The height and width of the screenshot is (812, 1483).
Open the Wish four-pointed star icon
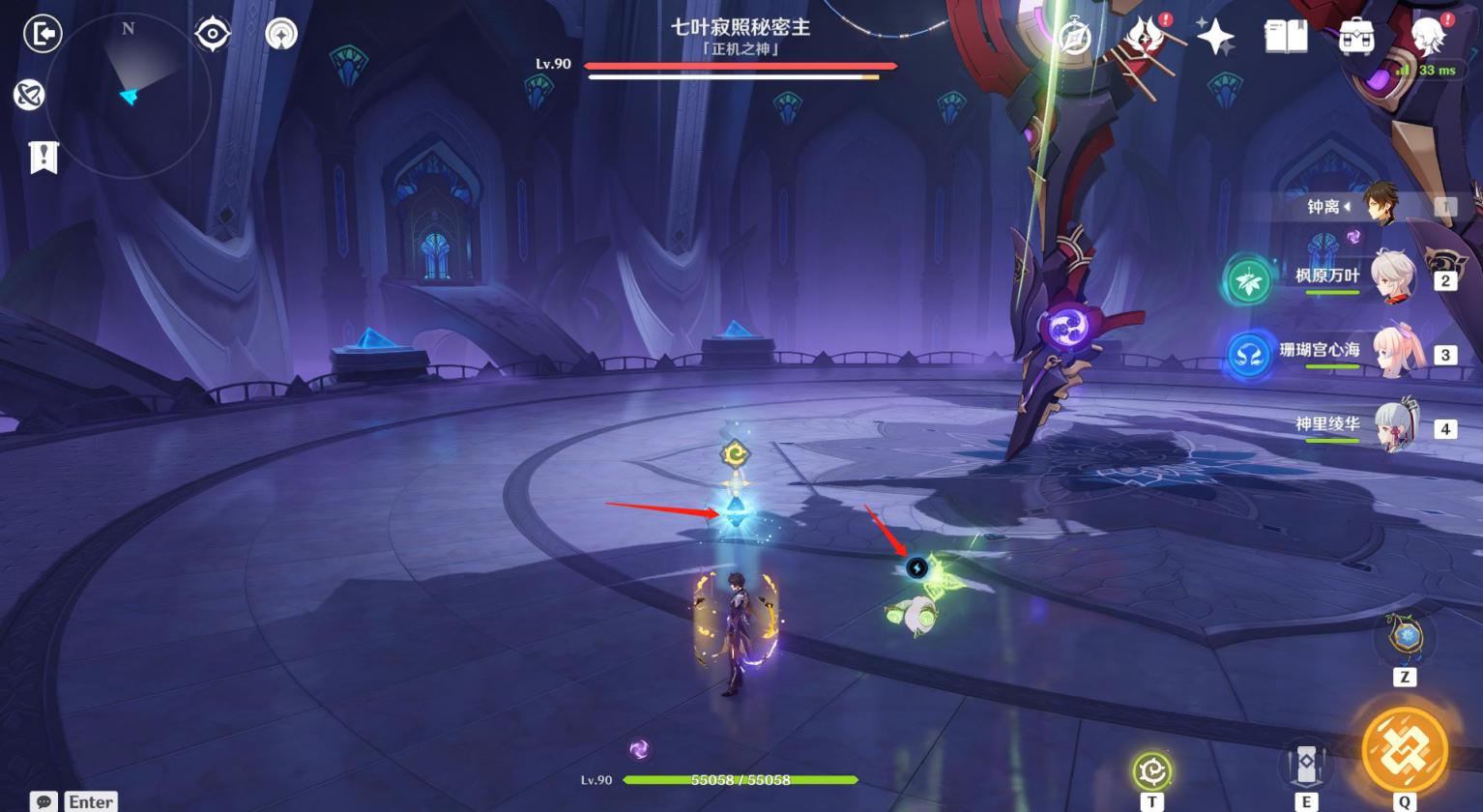(1215, 37)
